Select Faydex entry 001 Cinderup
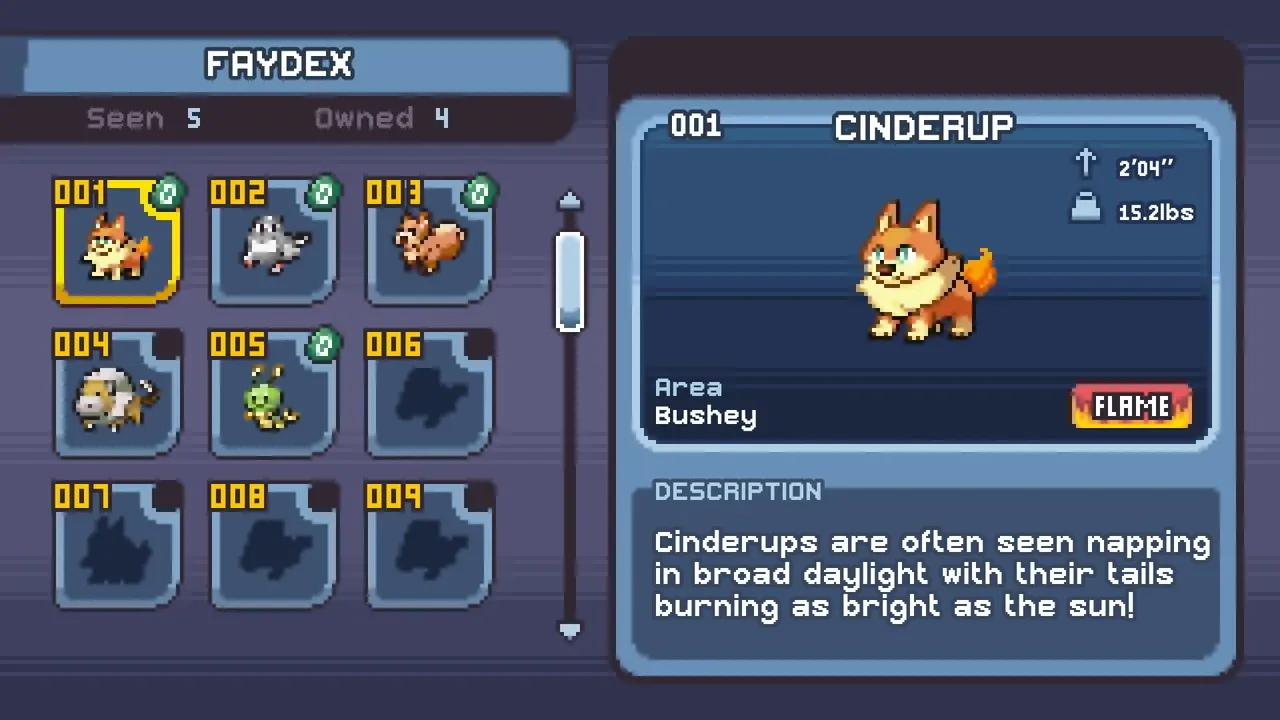1280x720 pixels. coord(117,243)
